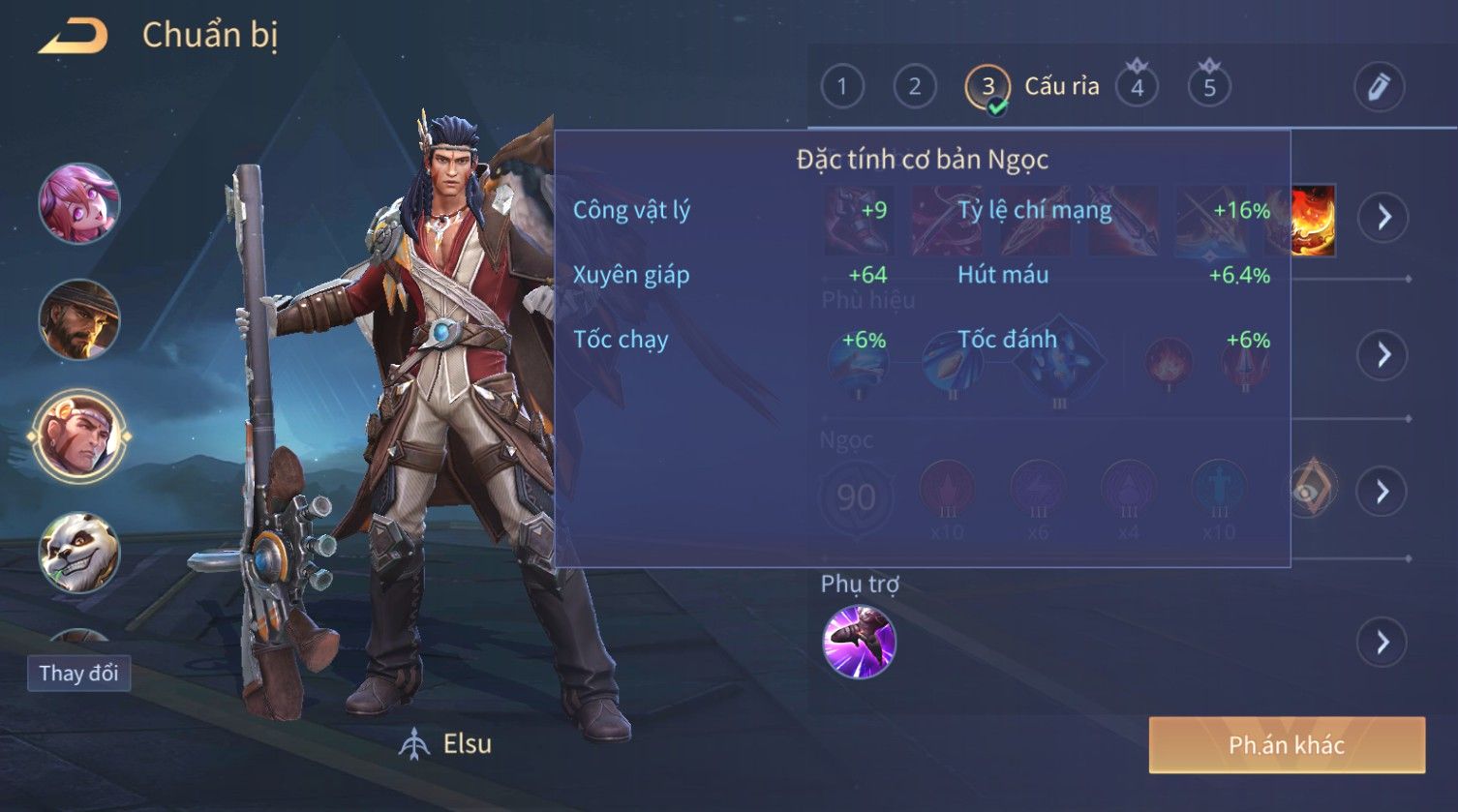This screenshot has height=812, width=1458.
Task: Edit the preset with the pencil icon
Action: click(1379, 87)
